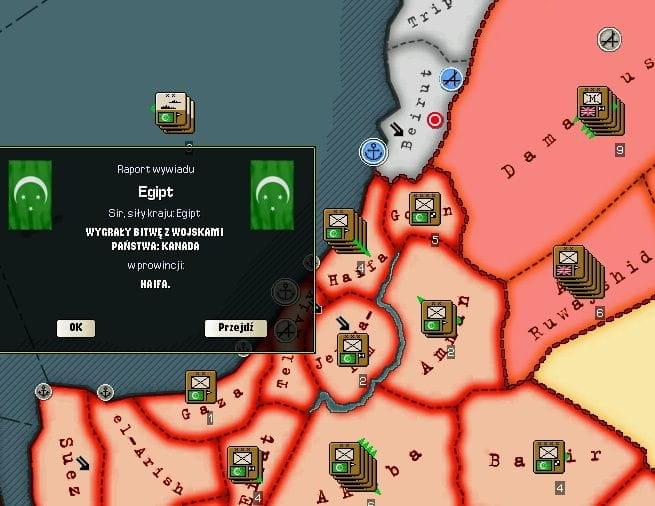Click the blue anchor port icon near Beirut
This screenshot has height=506, width=655.
point(373,152)
